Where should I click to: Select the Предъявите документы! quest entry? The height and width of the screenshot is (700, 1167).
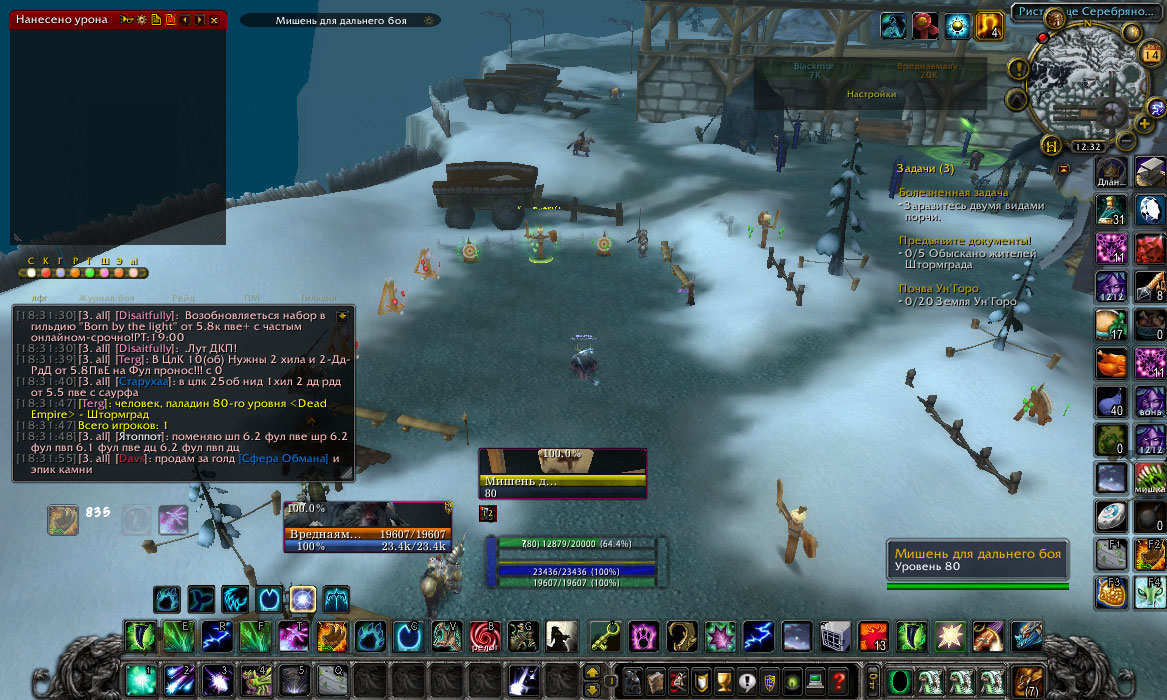pos(965,241)
